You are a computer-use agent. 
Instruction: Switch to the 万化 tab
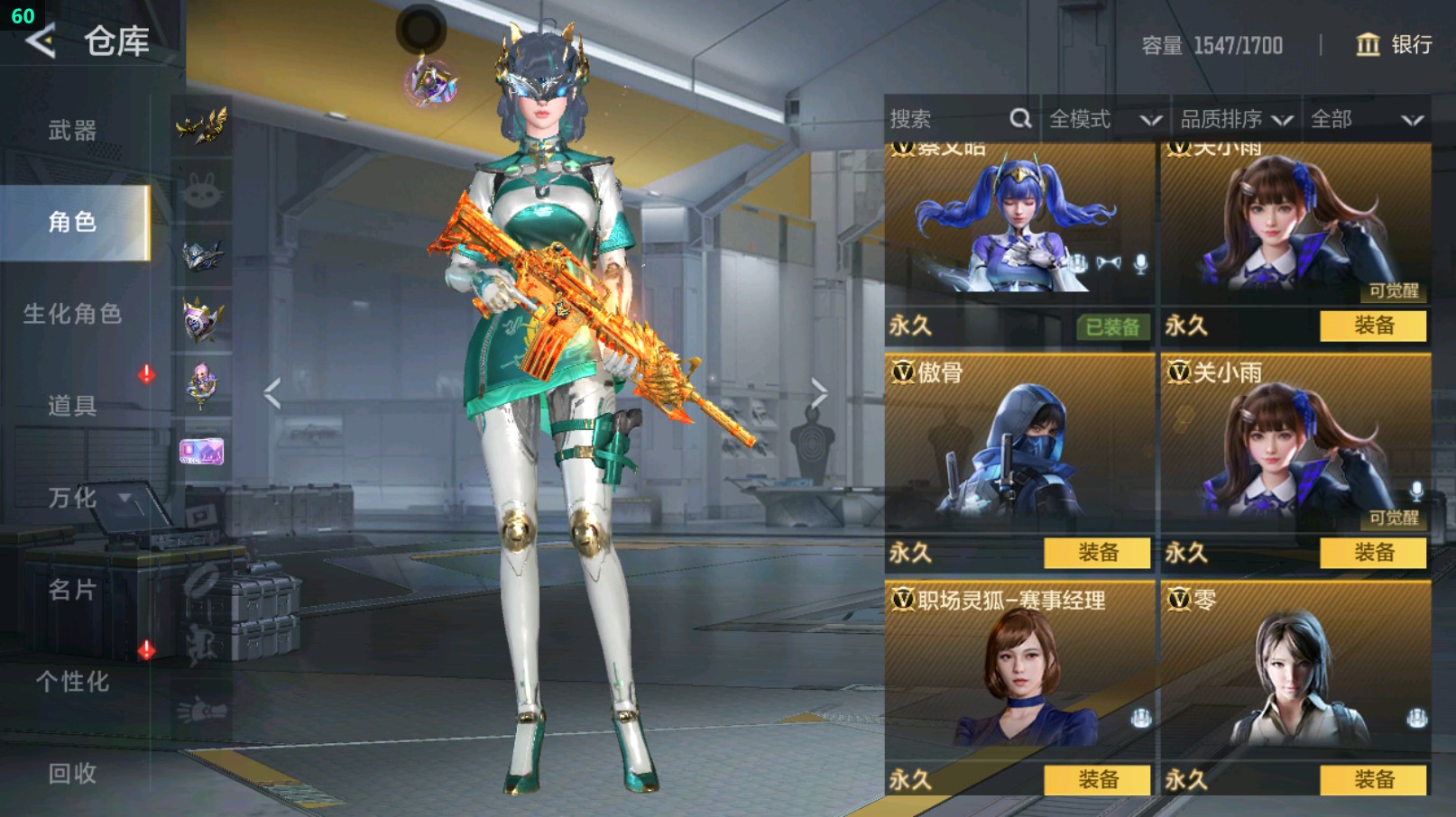click(72, 498)
